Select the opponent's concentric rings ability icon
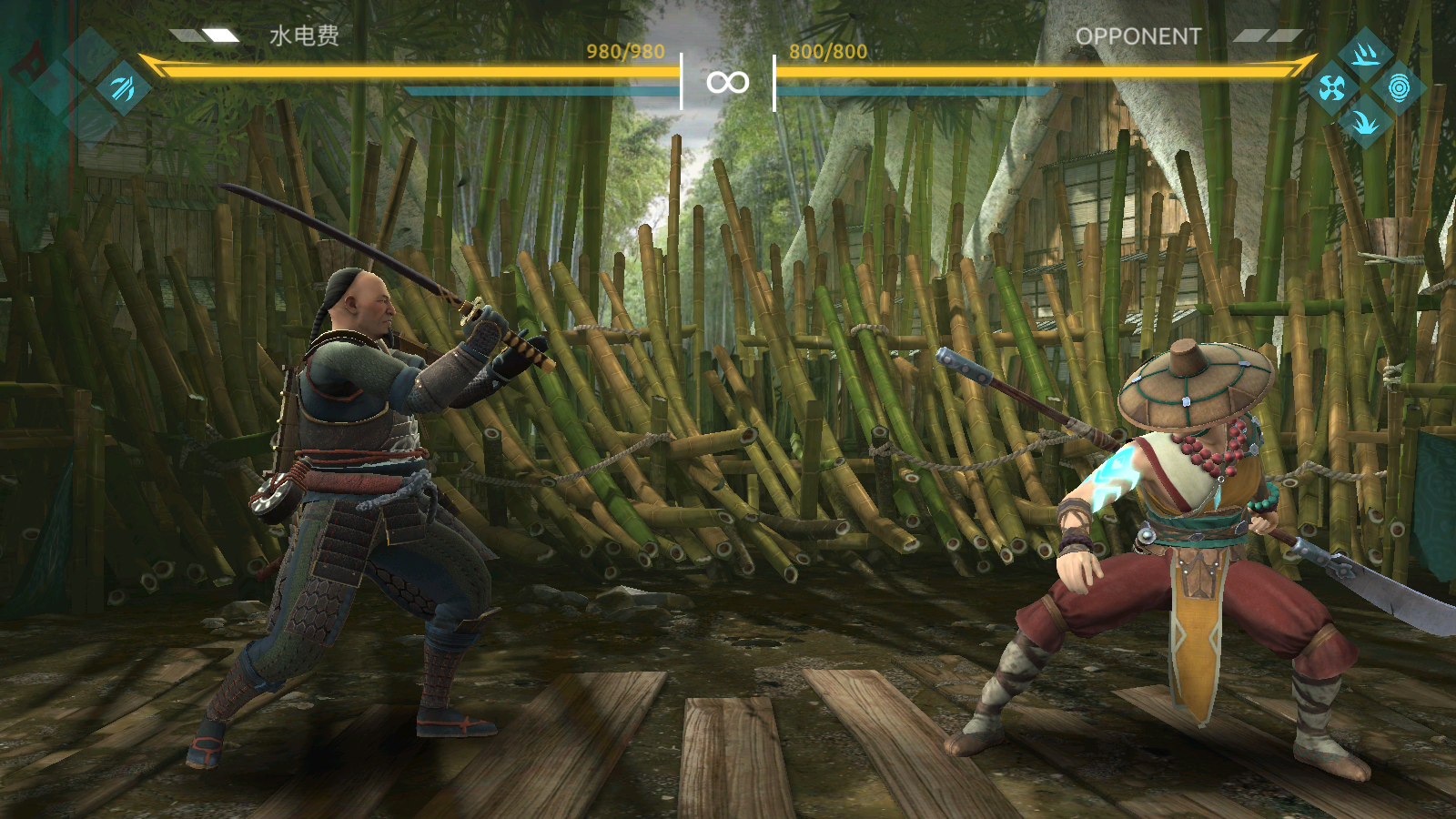Viewport: 1456px width, 819px height. (1399, 87)
